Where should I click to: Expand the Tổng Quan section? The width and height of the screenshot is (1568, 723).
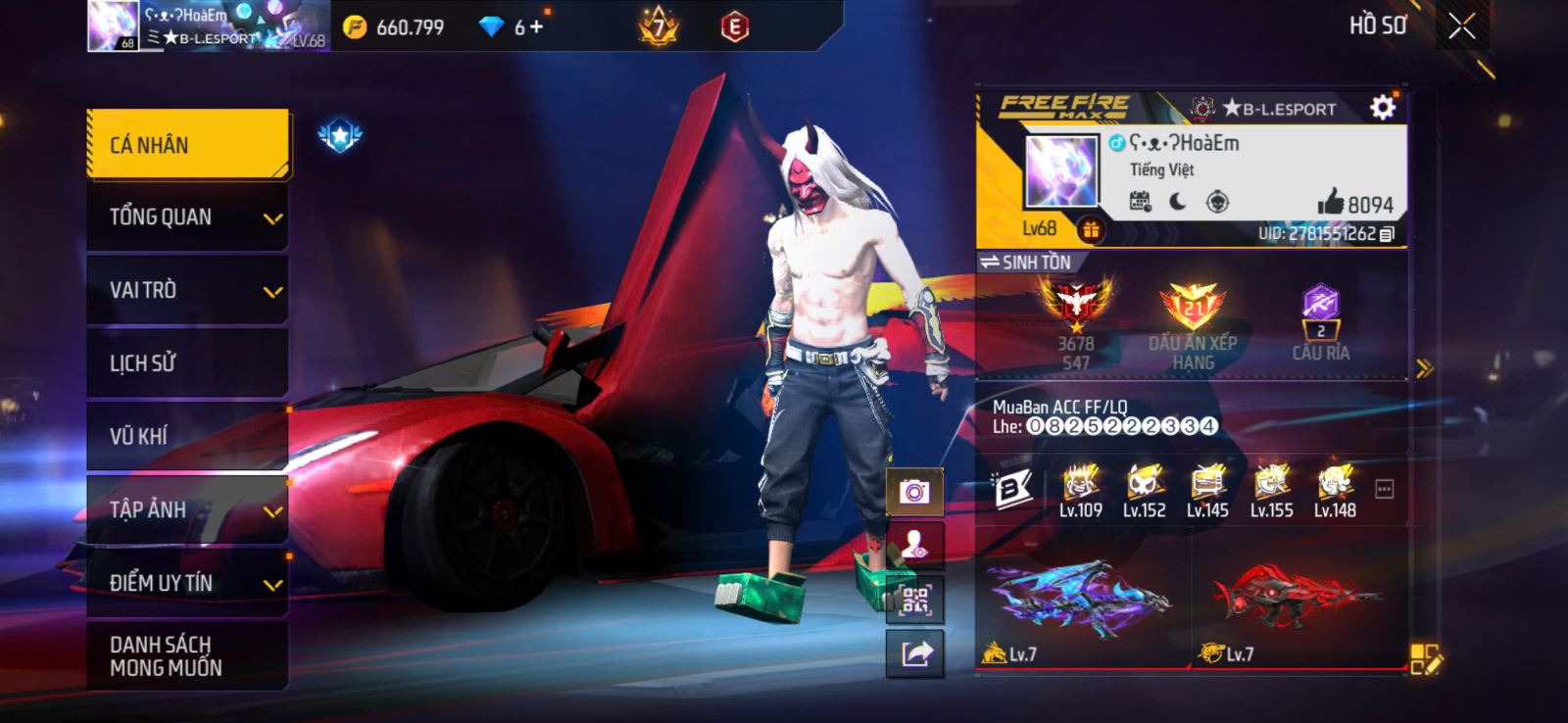(x=187, y=217)
